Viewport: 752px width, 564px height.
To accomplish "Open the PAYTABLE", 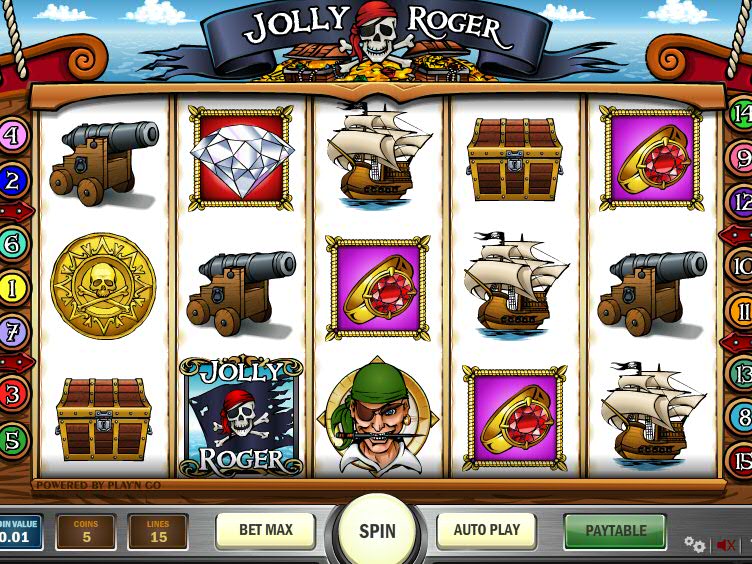I will click(615, 531).
